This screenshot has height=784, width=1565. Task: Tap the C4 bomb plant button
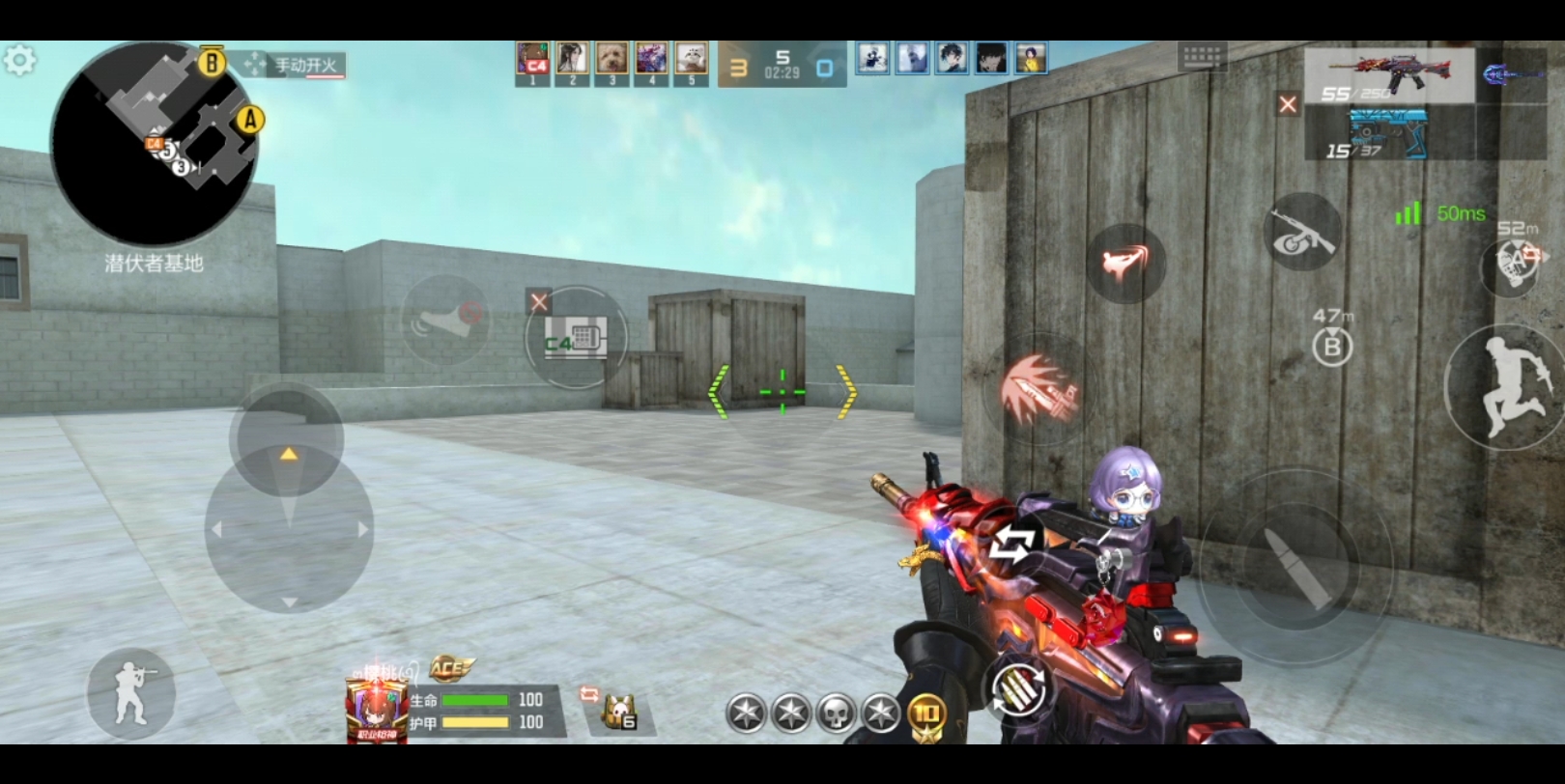(x=576, y=338)
